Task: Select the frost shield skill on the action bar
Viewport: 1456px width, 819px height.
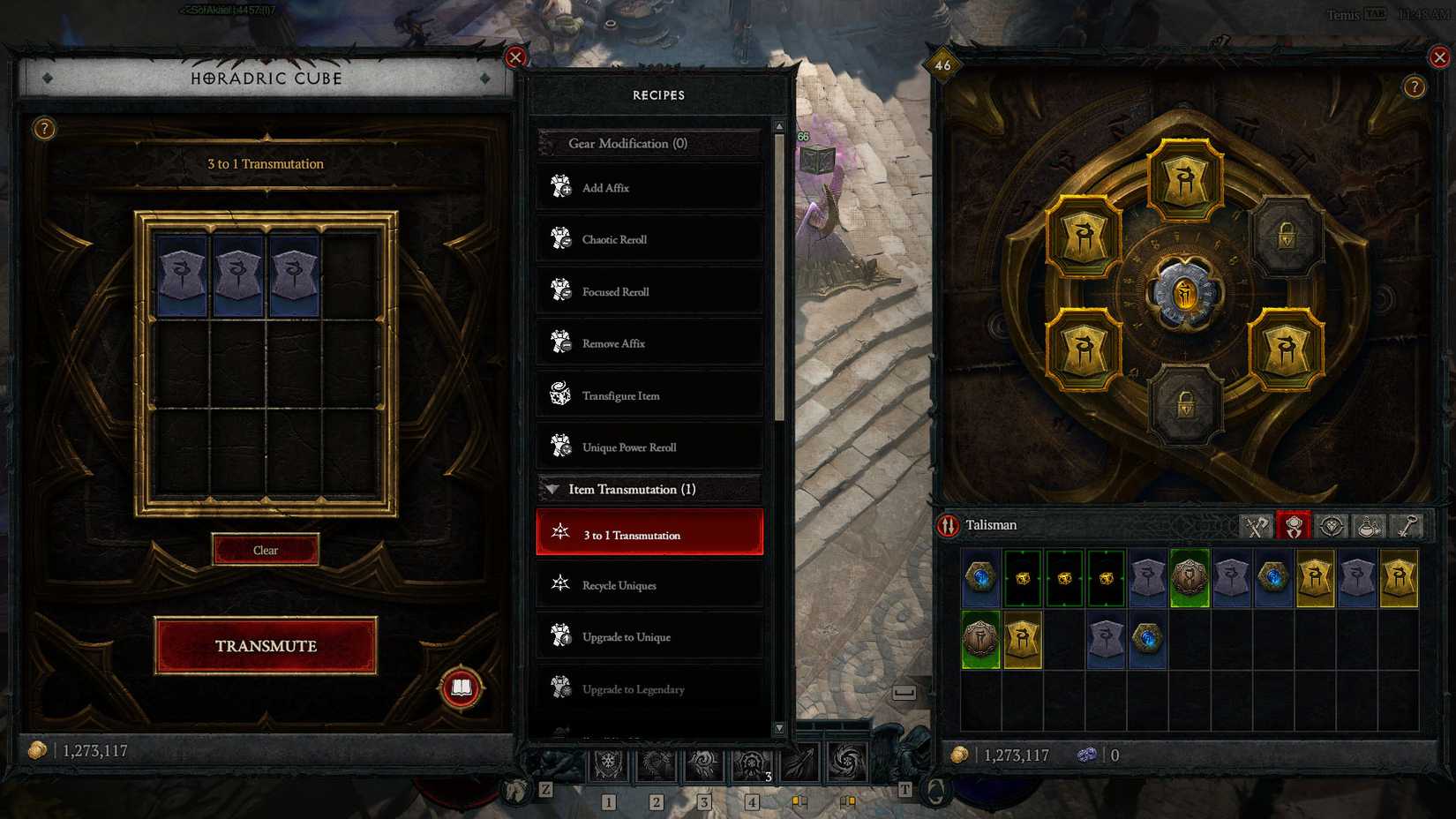Action: (609, 764)
